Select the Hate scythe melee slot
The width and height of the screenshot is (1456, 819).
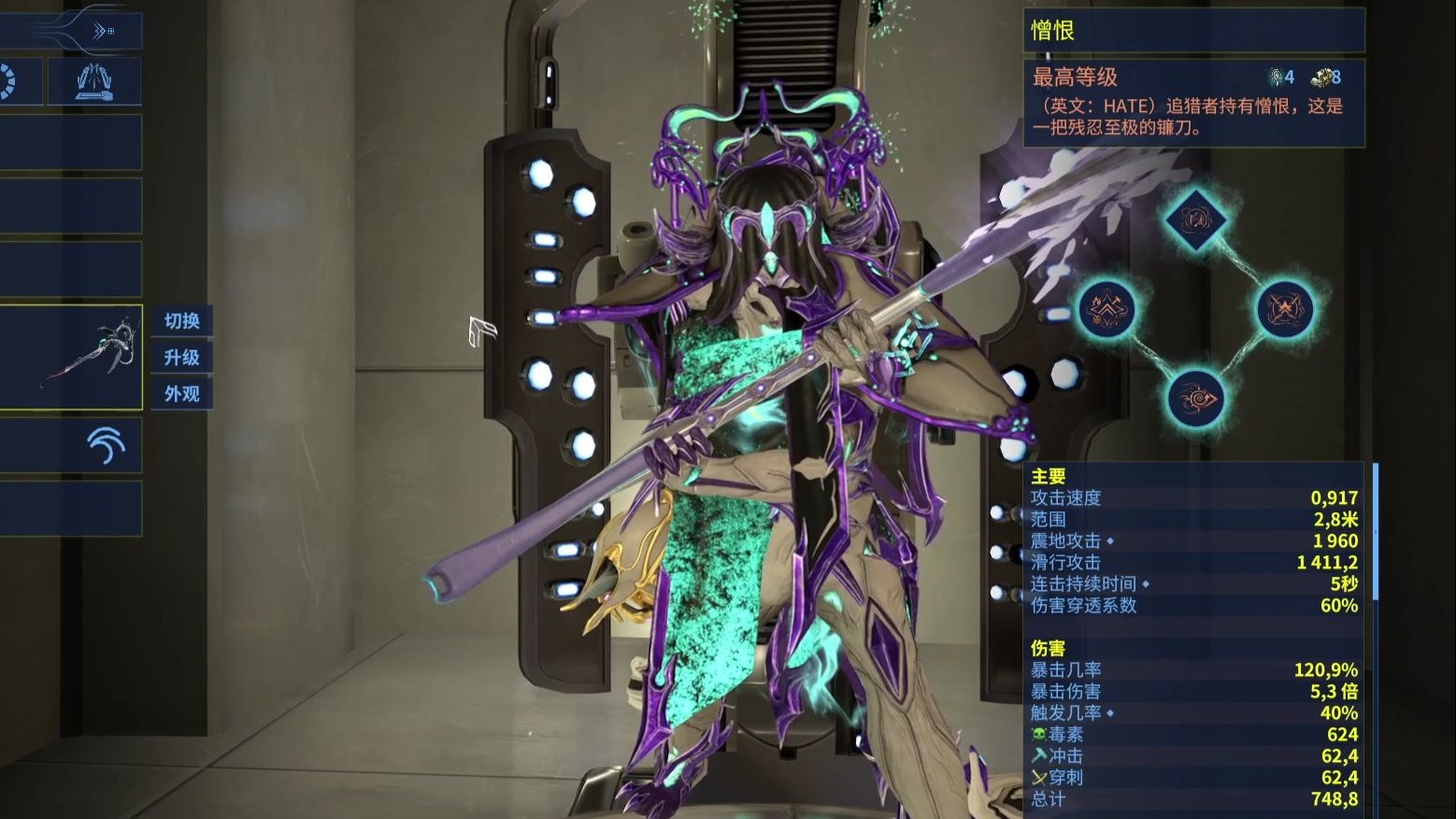coord(71,357)
